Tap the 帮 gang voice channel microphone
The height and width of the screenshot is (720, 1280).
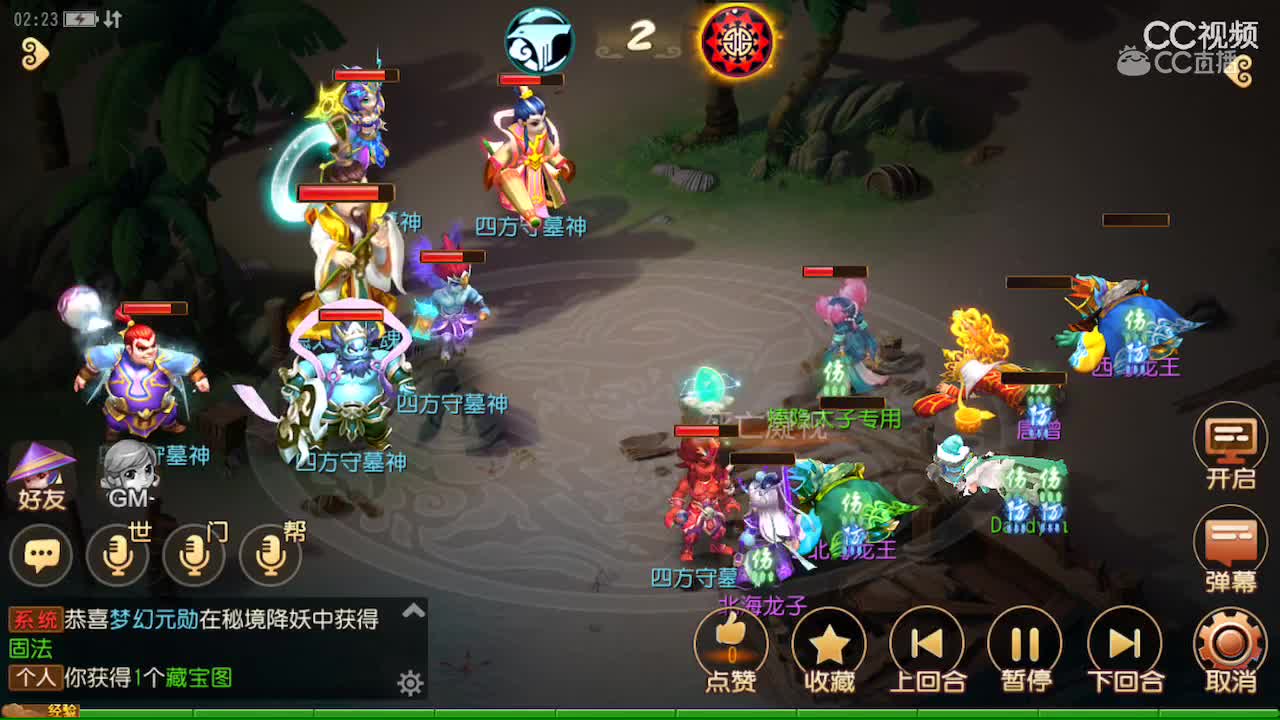tap(270, 554)
